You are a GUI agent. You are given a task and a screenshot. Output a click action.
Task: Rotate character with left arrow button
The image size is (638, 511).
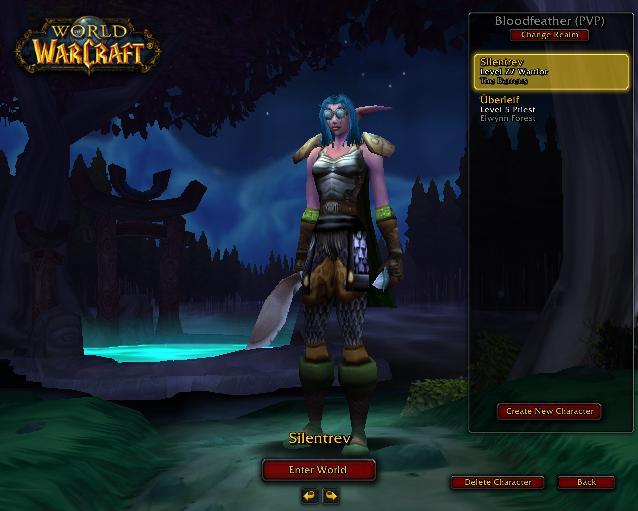[310, 494]
